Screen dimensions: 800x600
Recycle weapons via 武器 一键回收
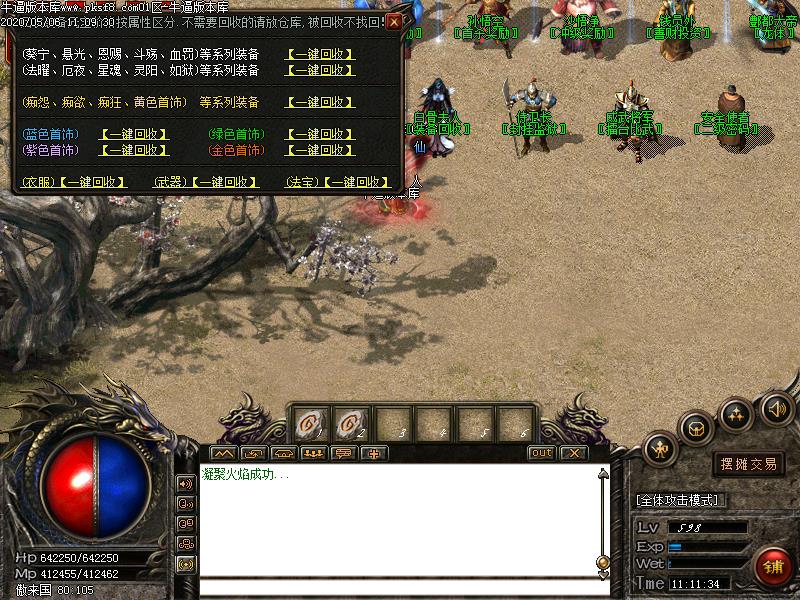tap(226, 182)
